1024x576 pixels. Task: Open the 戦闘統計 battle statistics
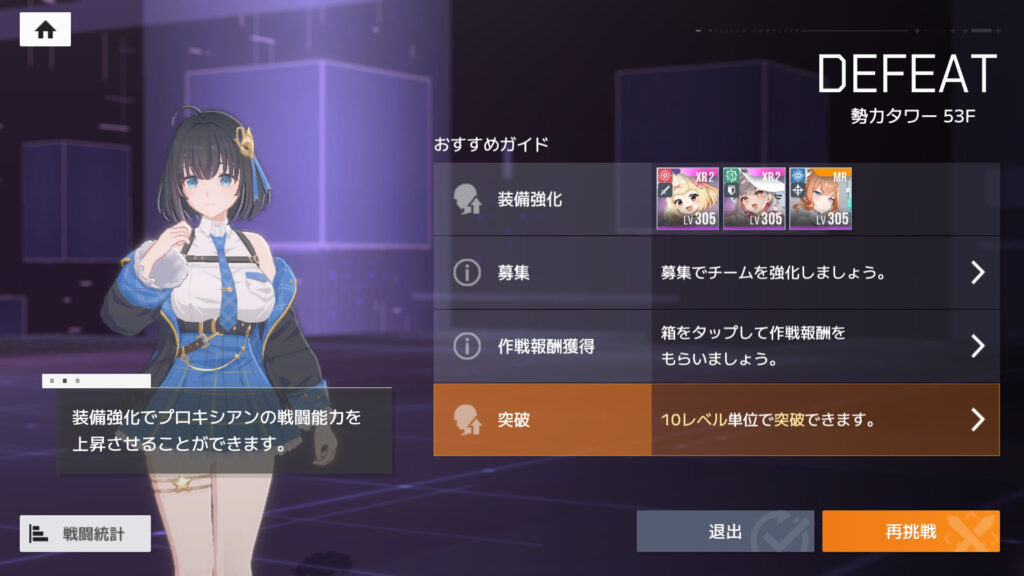(x=85, y=533)
